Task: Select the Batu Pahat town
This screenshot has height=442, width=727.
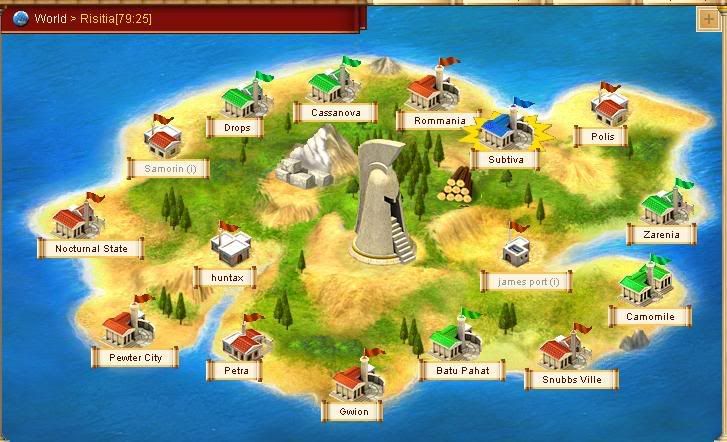Action: click(462, 370)
